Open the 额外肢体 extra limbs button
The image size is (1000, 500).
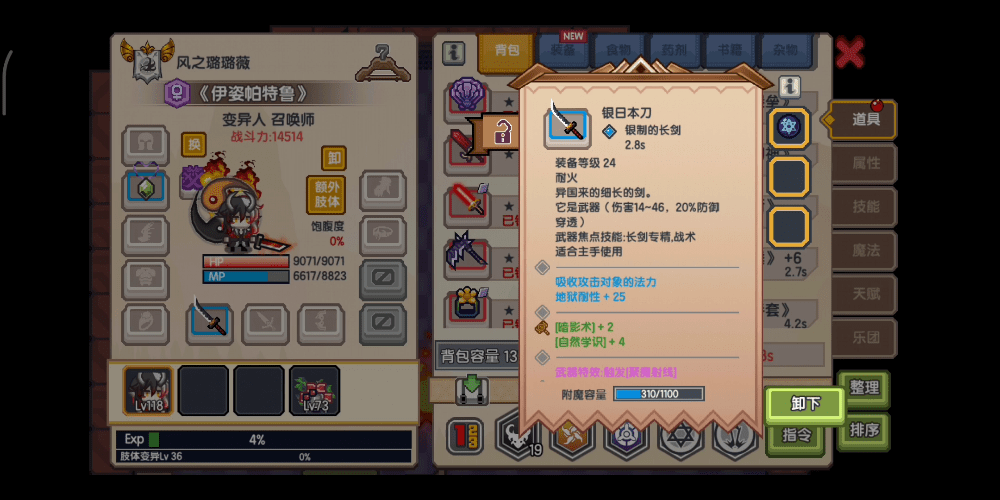[326, 195]
